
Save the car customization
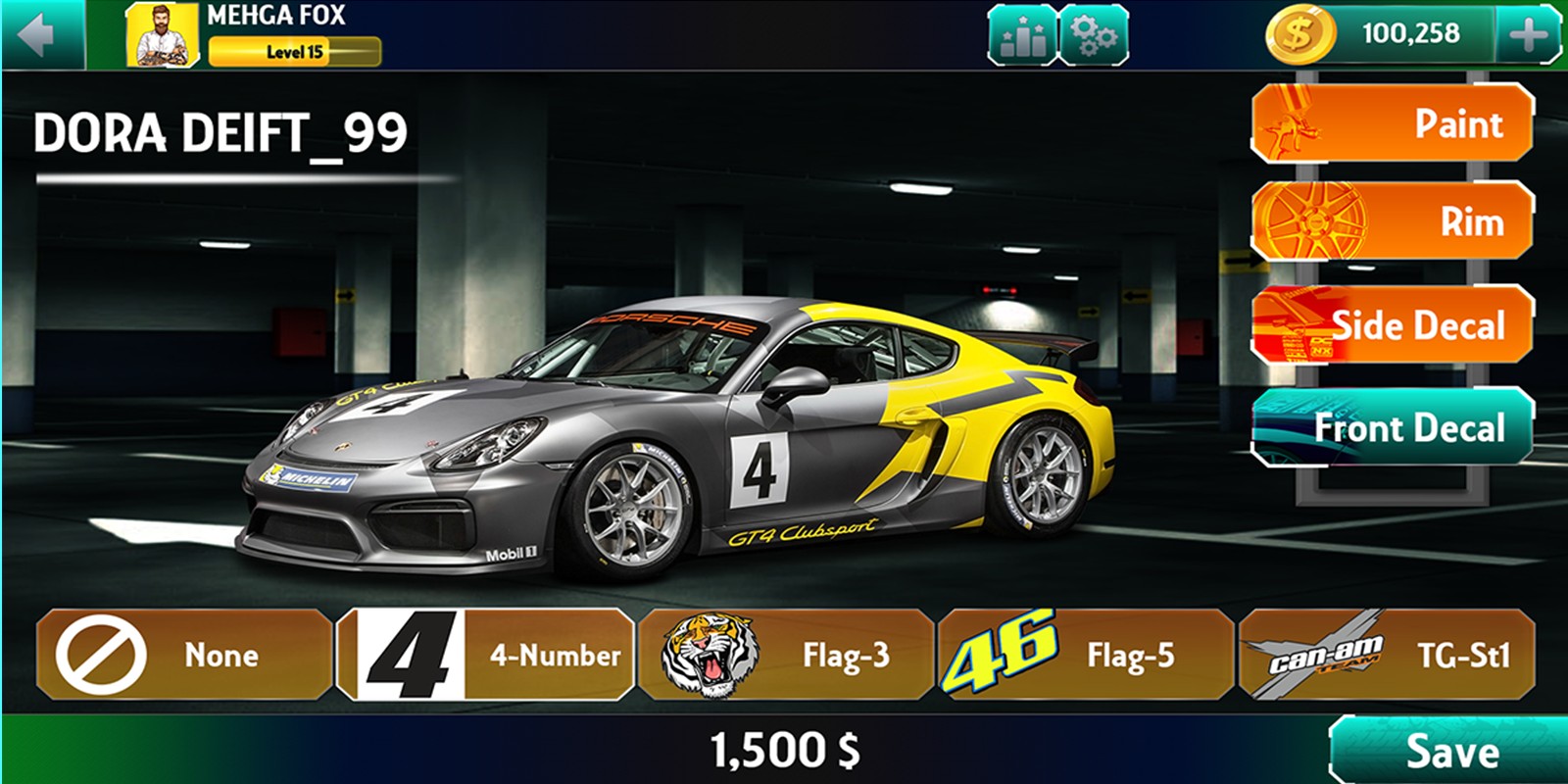1450,752
